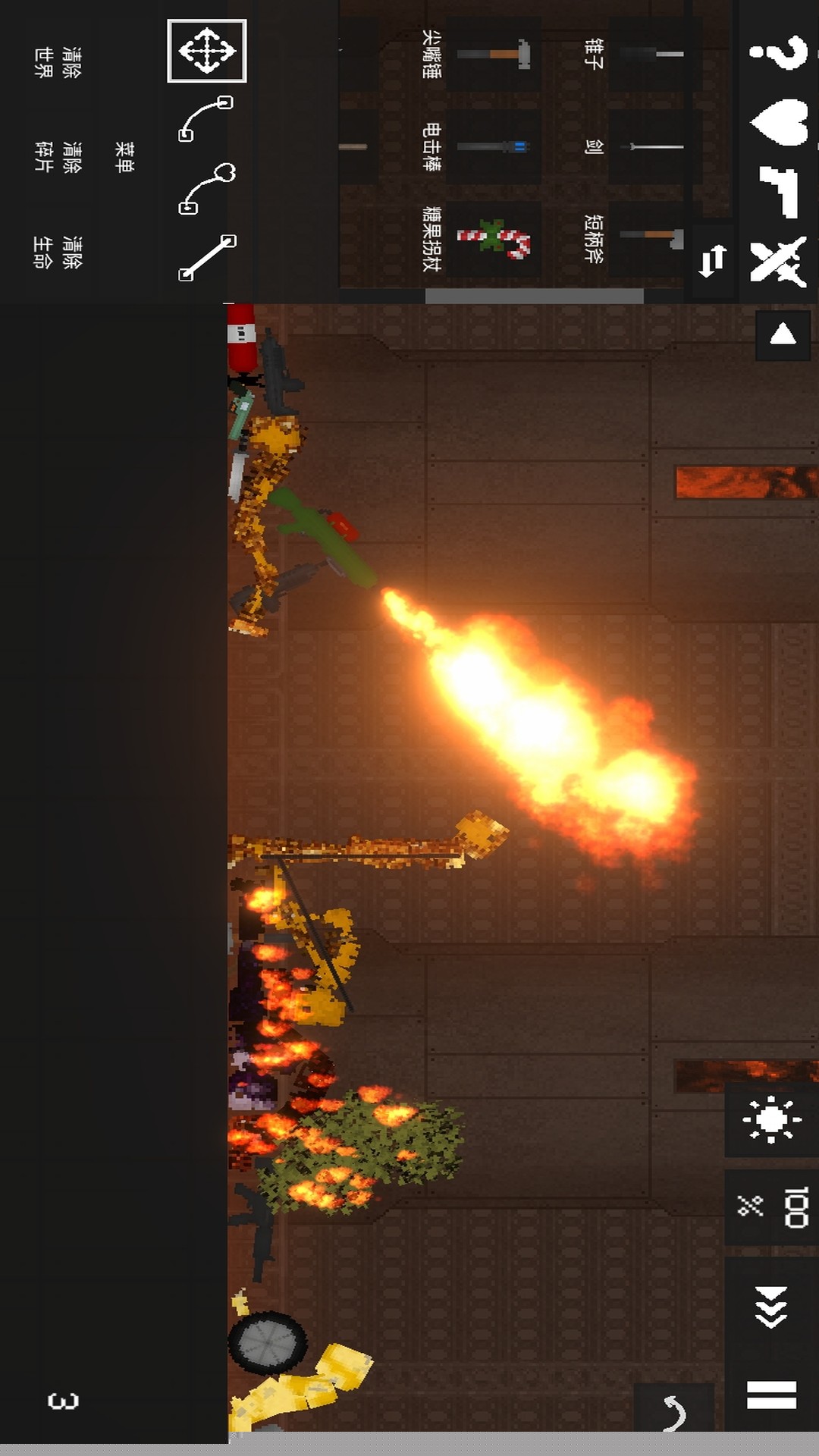Toggle the sun lighting button

[771, 1119]
